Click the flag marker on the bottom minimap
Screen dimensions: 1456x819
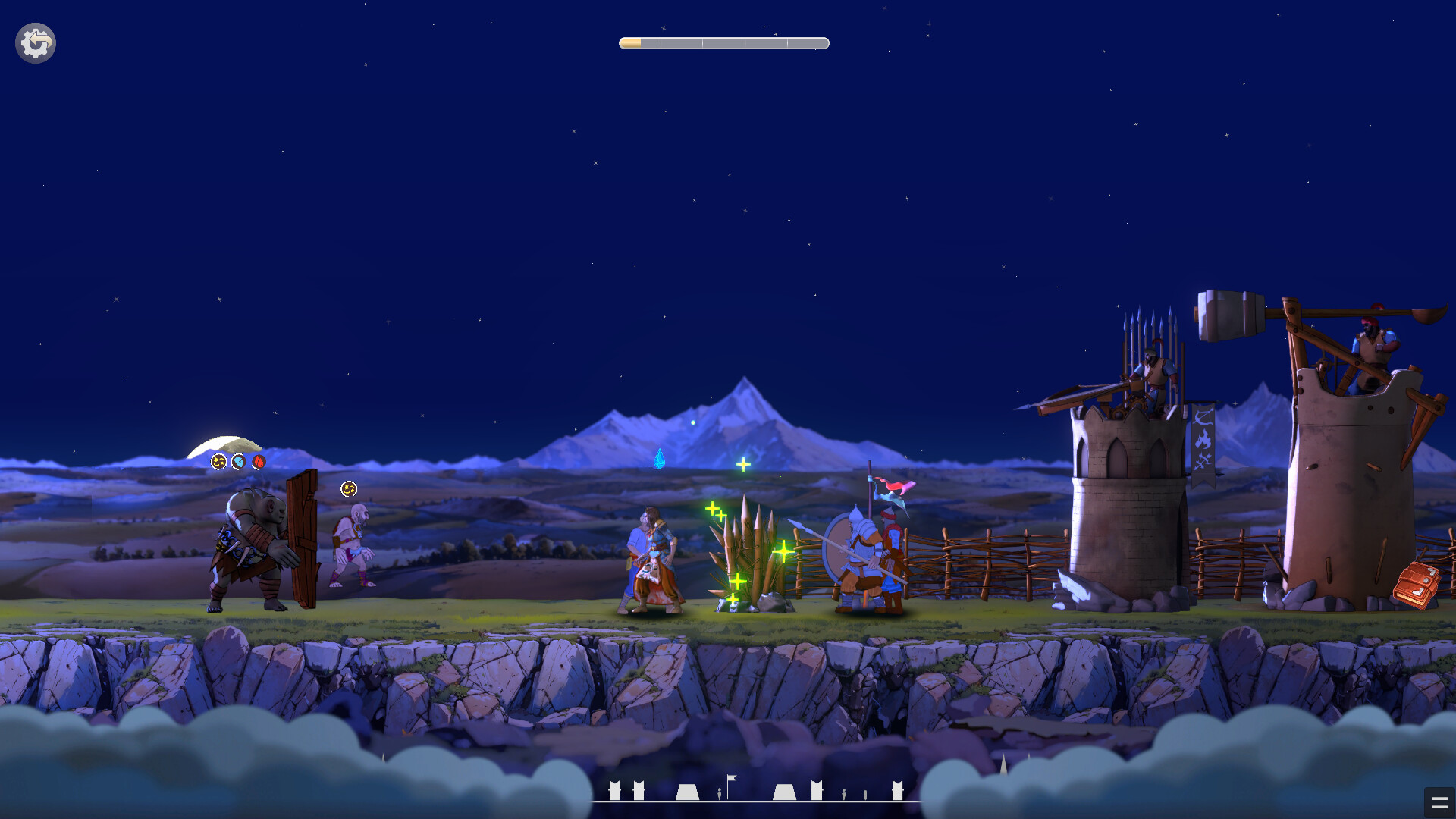click(x=733, y=780)
